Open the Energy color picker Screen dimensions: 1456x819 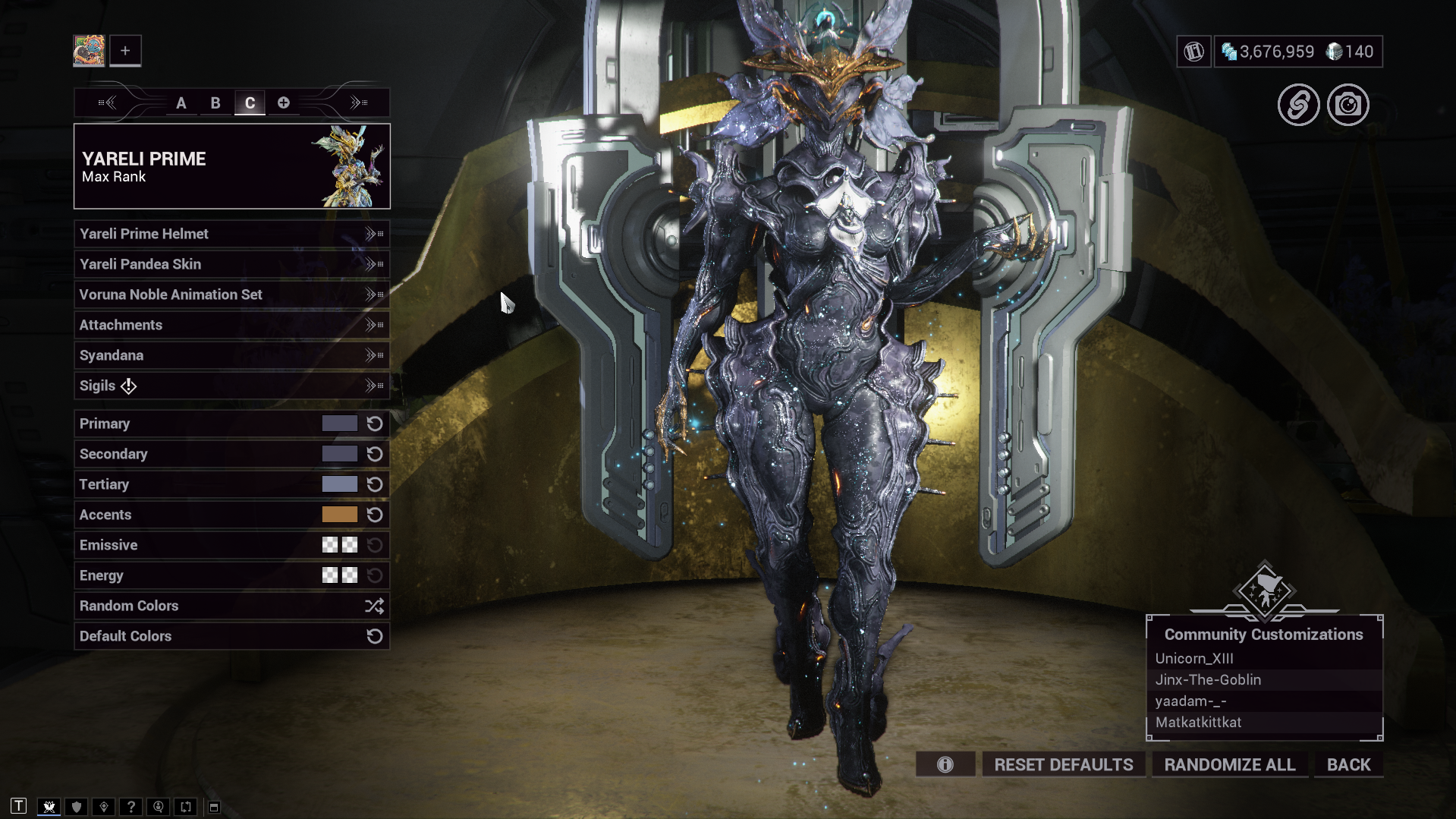pos(339,575)
